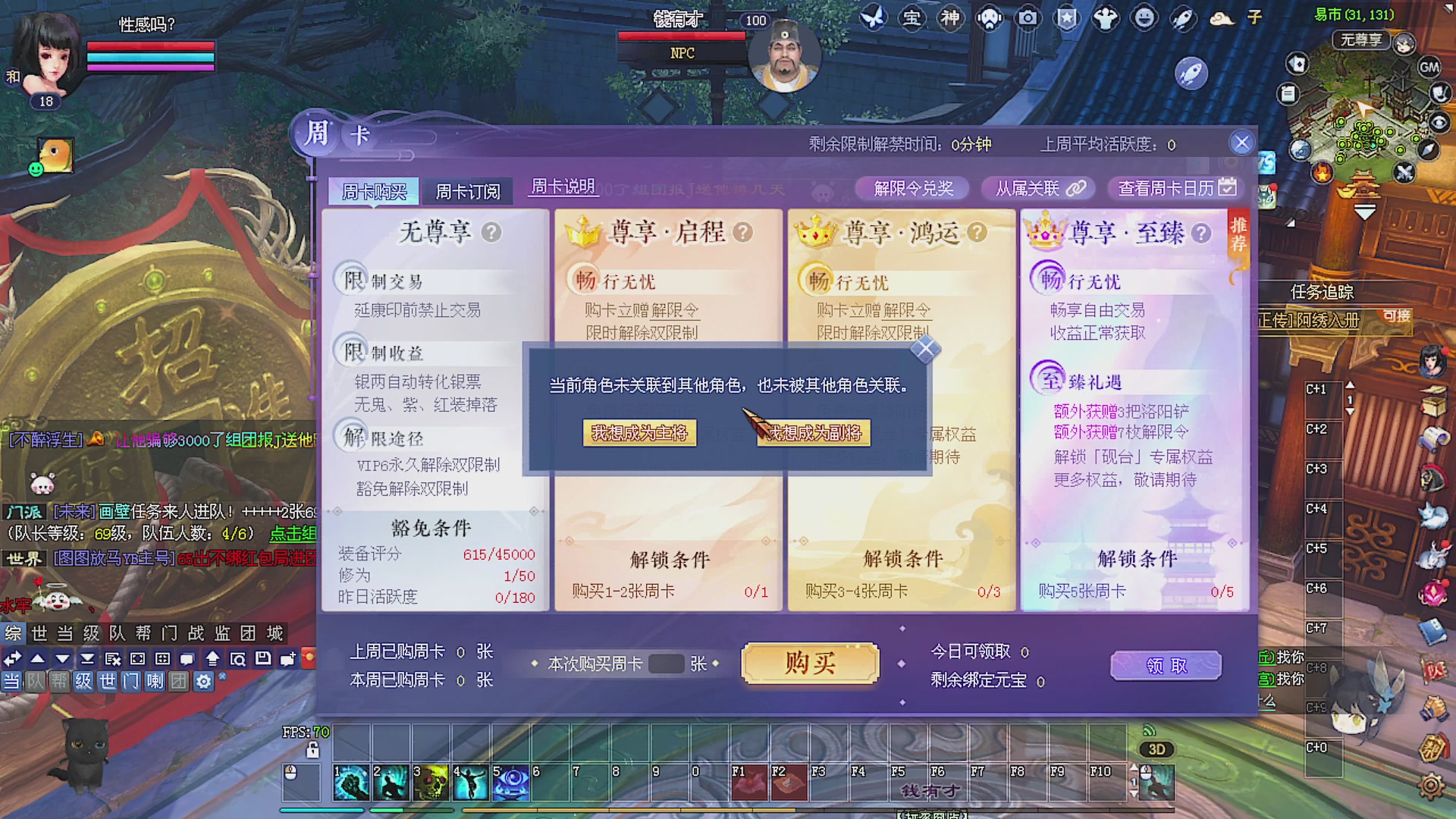Screen dimensions: 1456x819
Task: Enable the 队 chat channel toggle
Action: point(33,682)
